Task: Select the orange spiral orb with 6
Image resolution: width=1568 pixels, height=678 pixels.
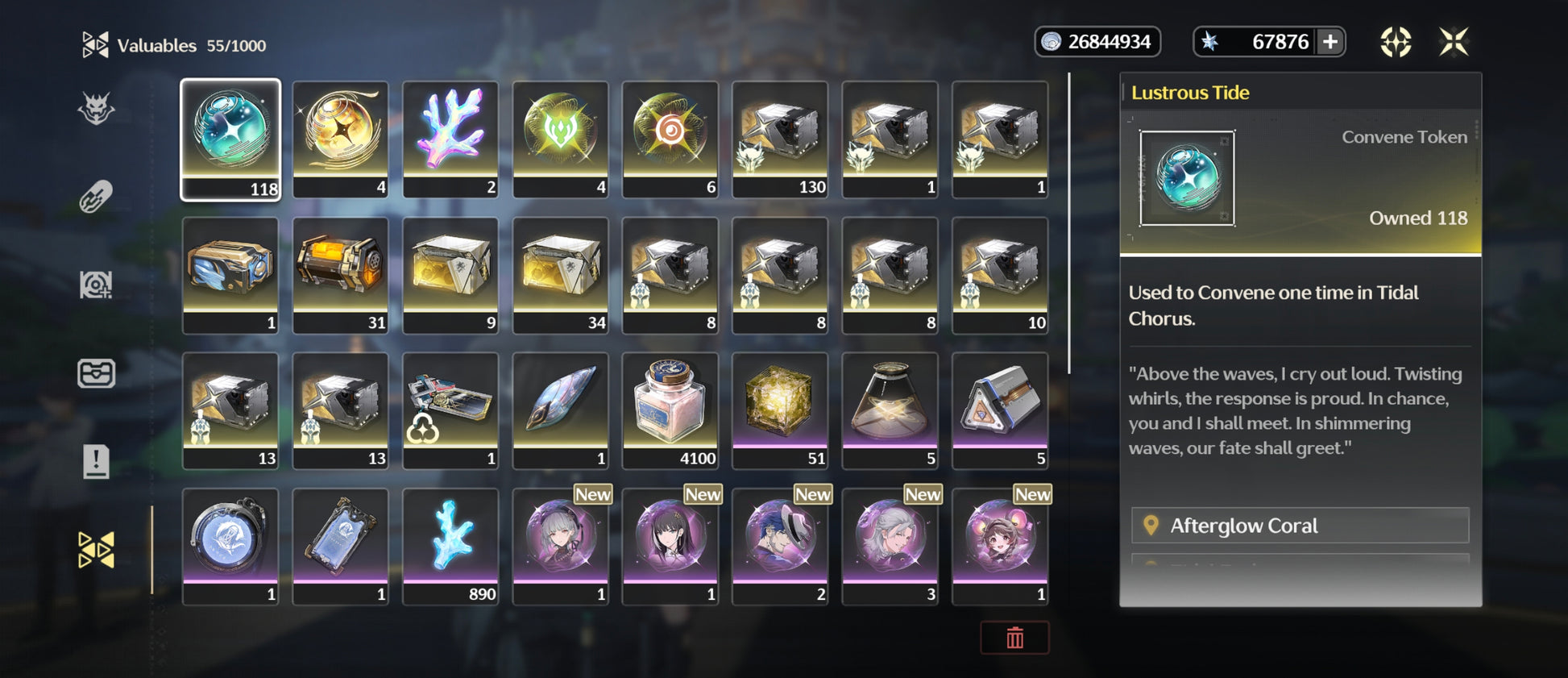Action: coord(670,139)
